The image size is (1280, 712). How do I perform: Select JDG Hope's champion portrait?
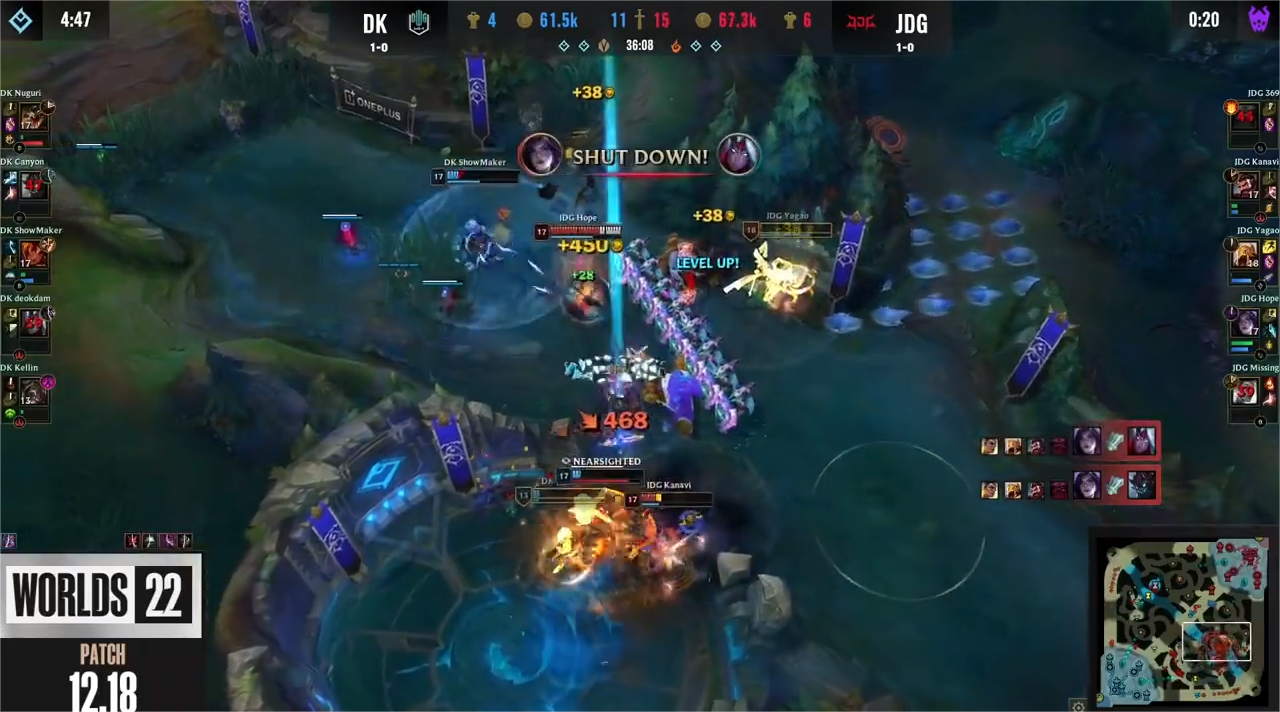(1245, 322)
